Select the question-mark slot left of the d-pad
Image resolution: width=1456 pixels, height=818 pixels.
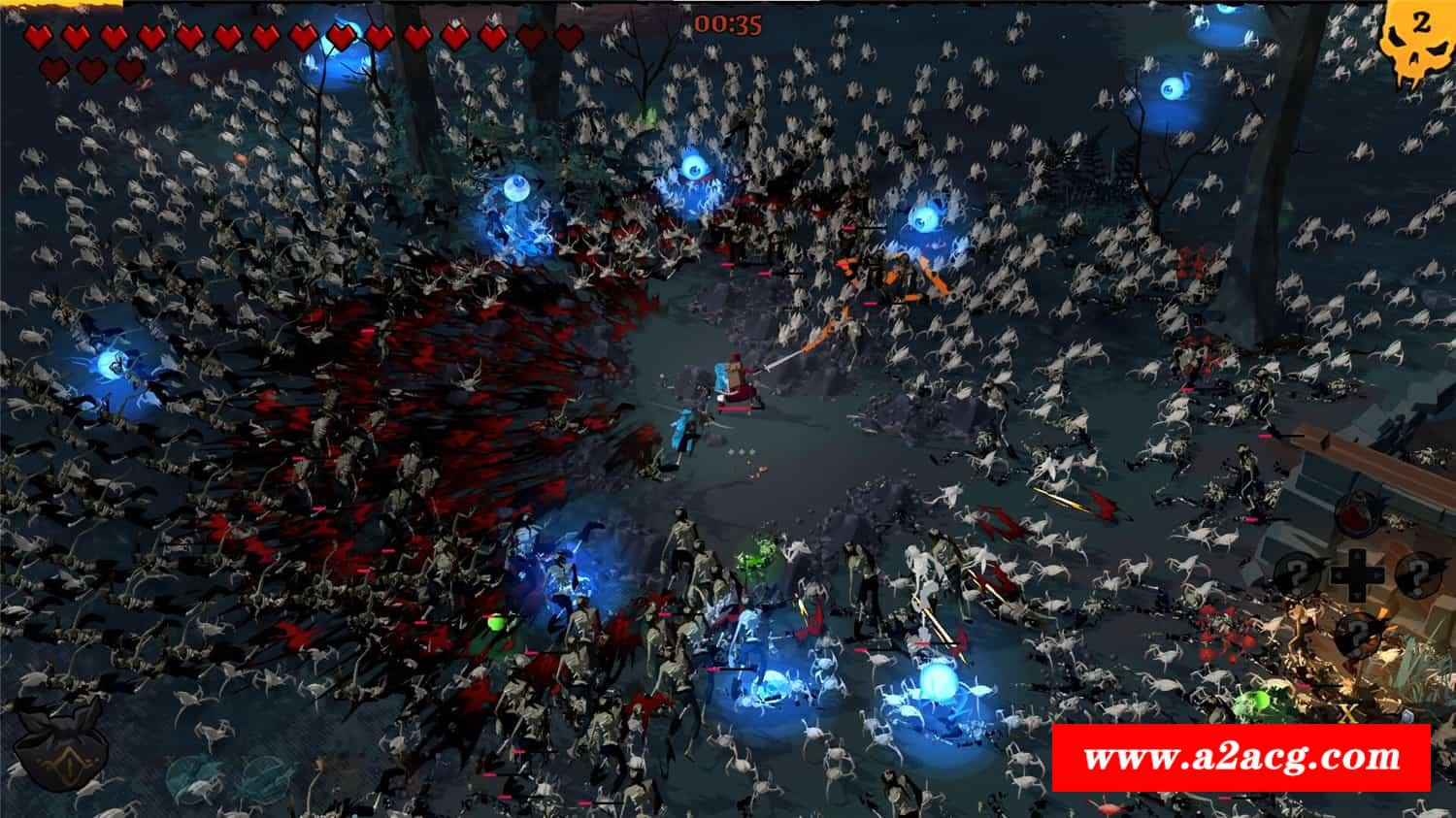pyautogui.click(x=1298, y=574)
